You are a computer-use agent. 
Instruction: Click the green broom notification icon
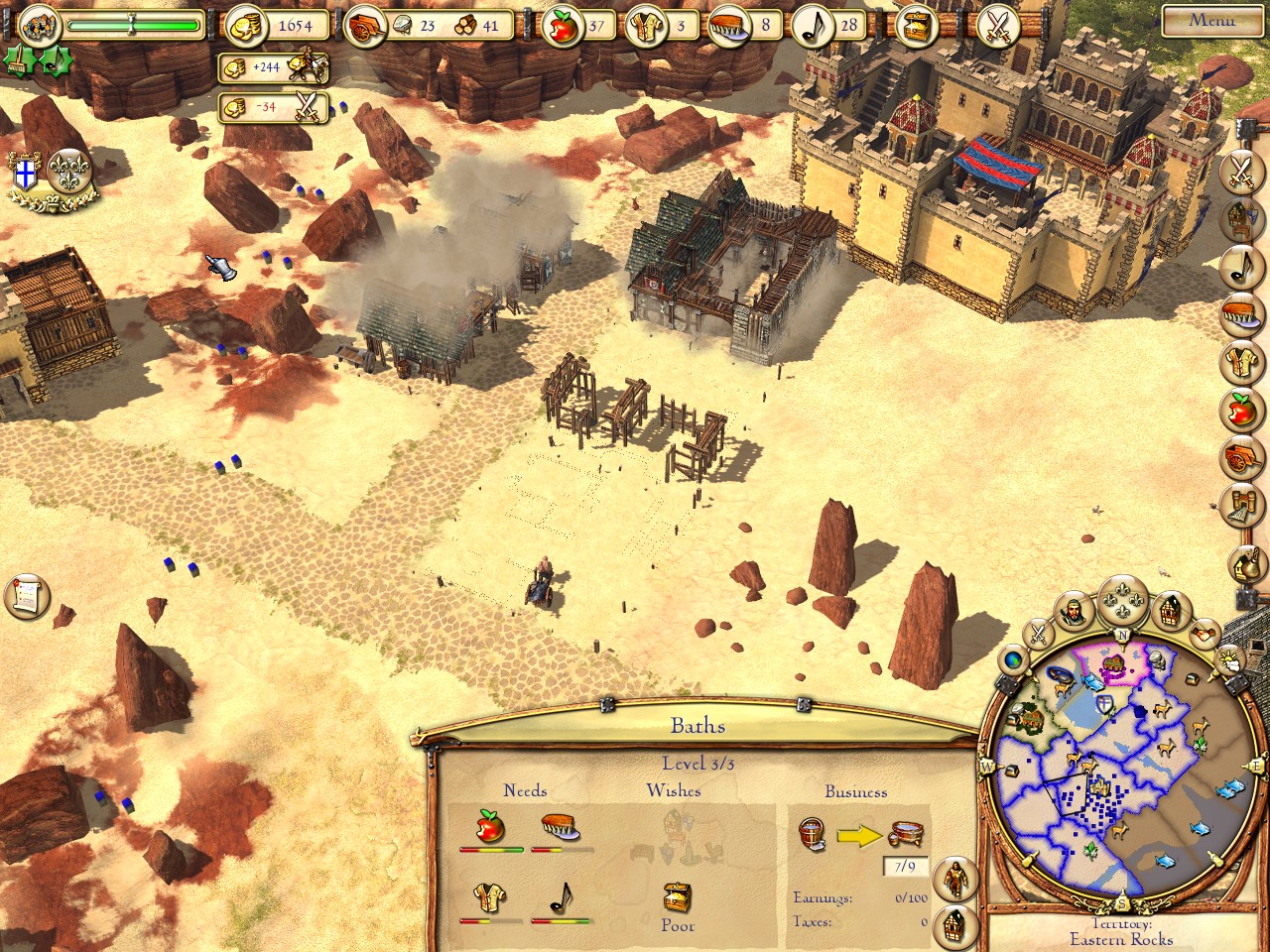20,61
